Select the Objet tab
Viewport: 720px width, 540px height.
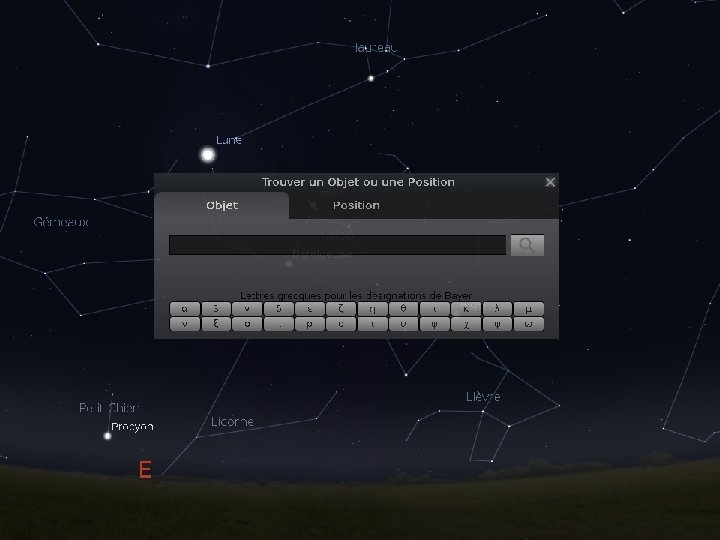pos(221,205)
